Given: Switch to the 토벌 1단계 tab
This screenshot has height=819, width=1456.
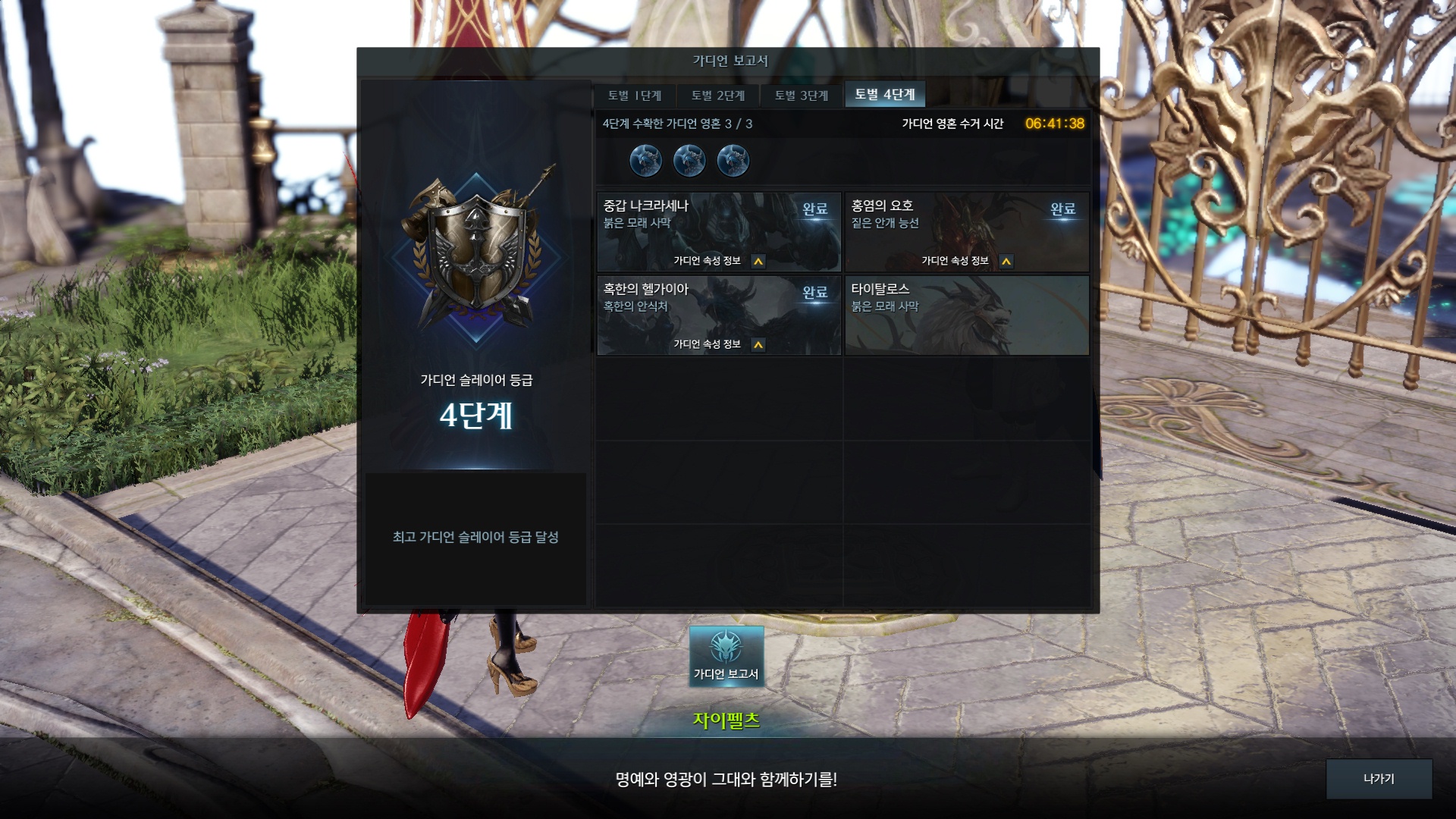Looking at the screenshot, I should click(x=635, y=96).
